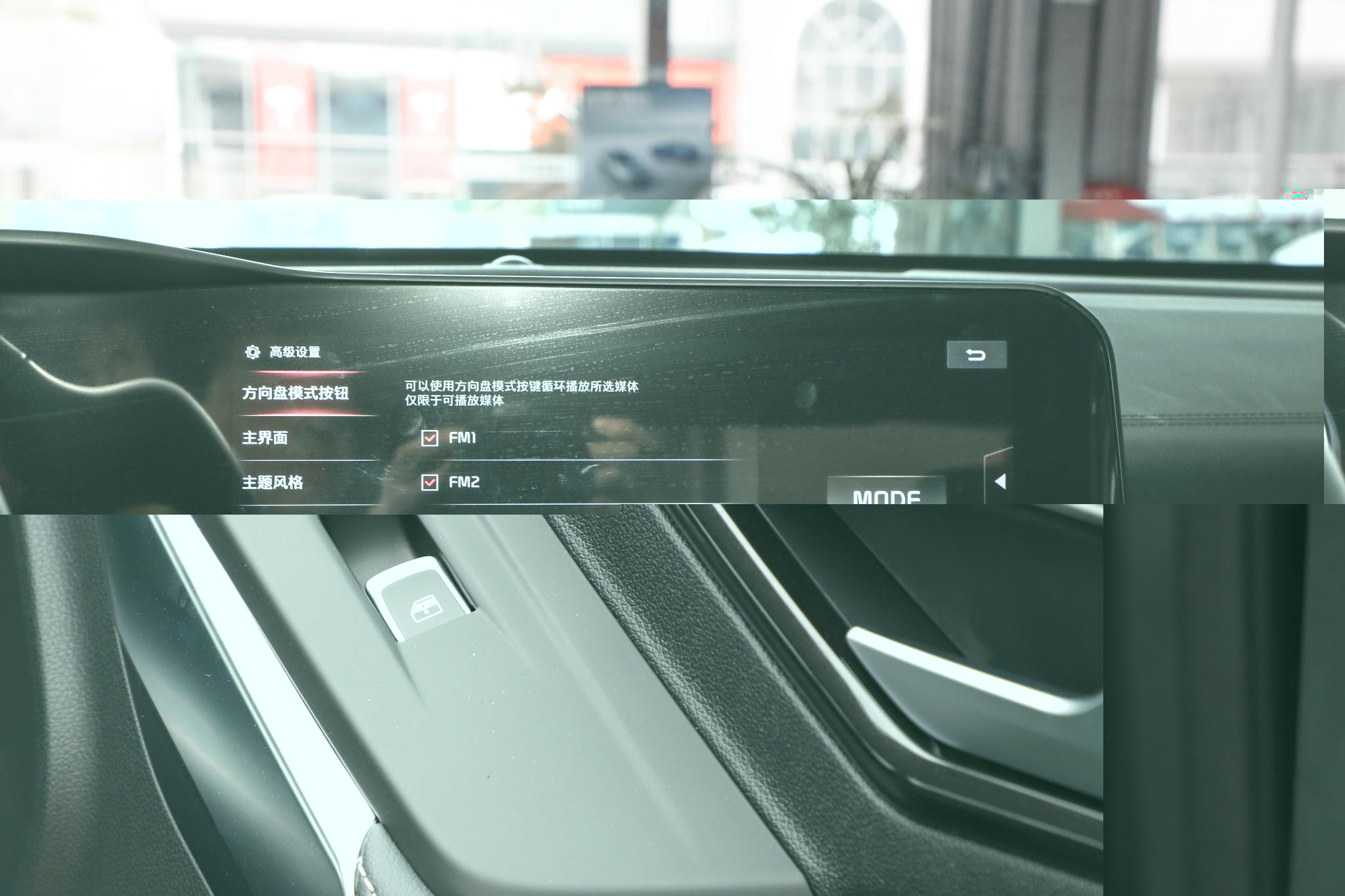
Task: Open the 主界面 settings entry
Action: click(265, 438)
